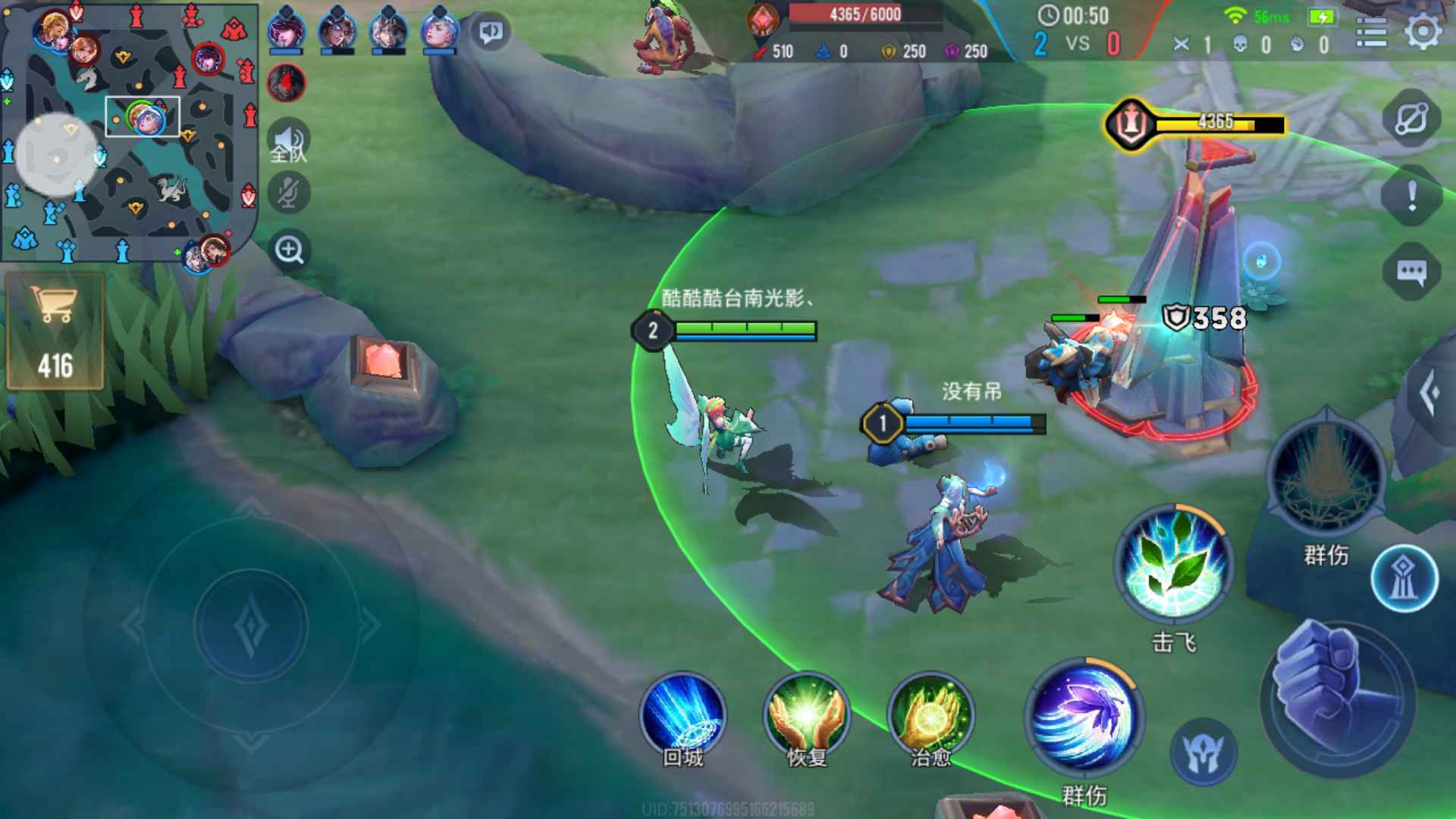Viewport: 1456px width, 819px height.
Task: Toggle the loudspeaker quick-chat announcer
Action: click(x=491, y=30)
